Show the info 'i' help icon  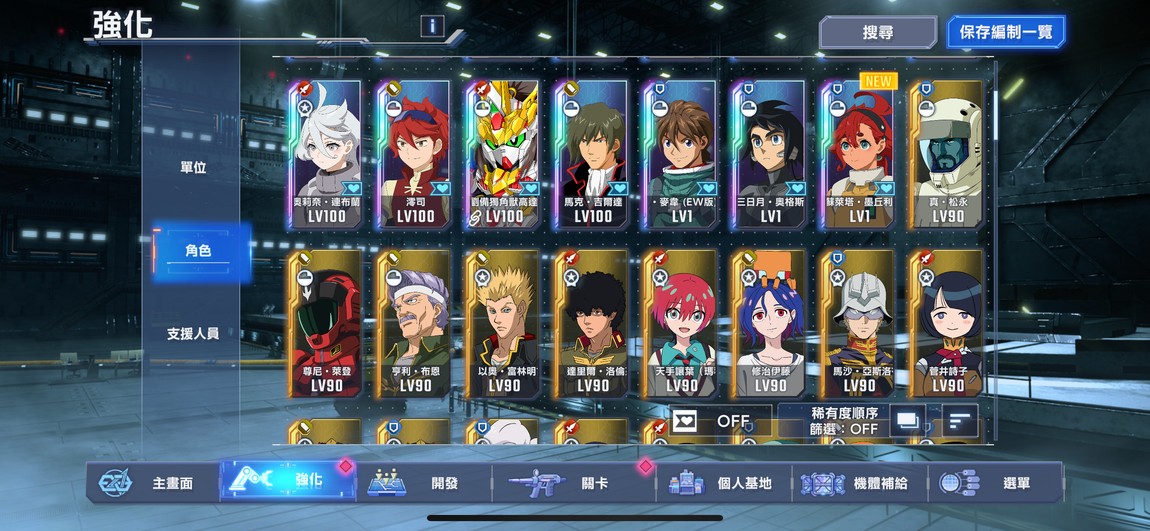click(432, 26)
